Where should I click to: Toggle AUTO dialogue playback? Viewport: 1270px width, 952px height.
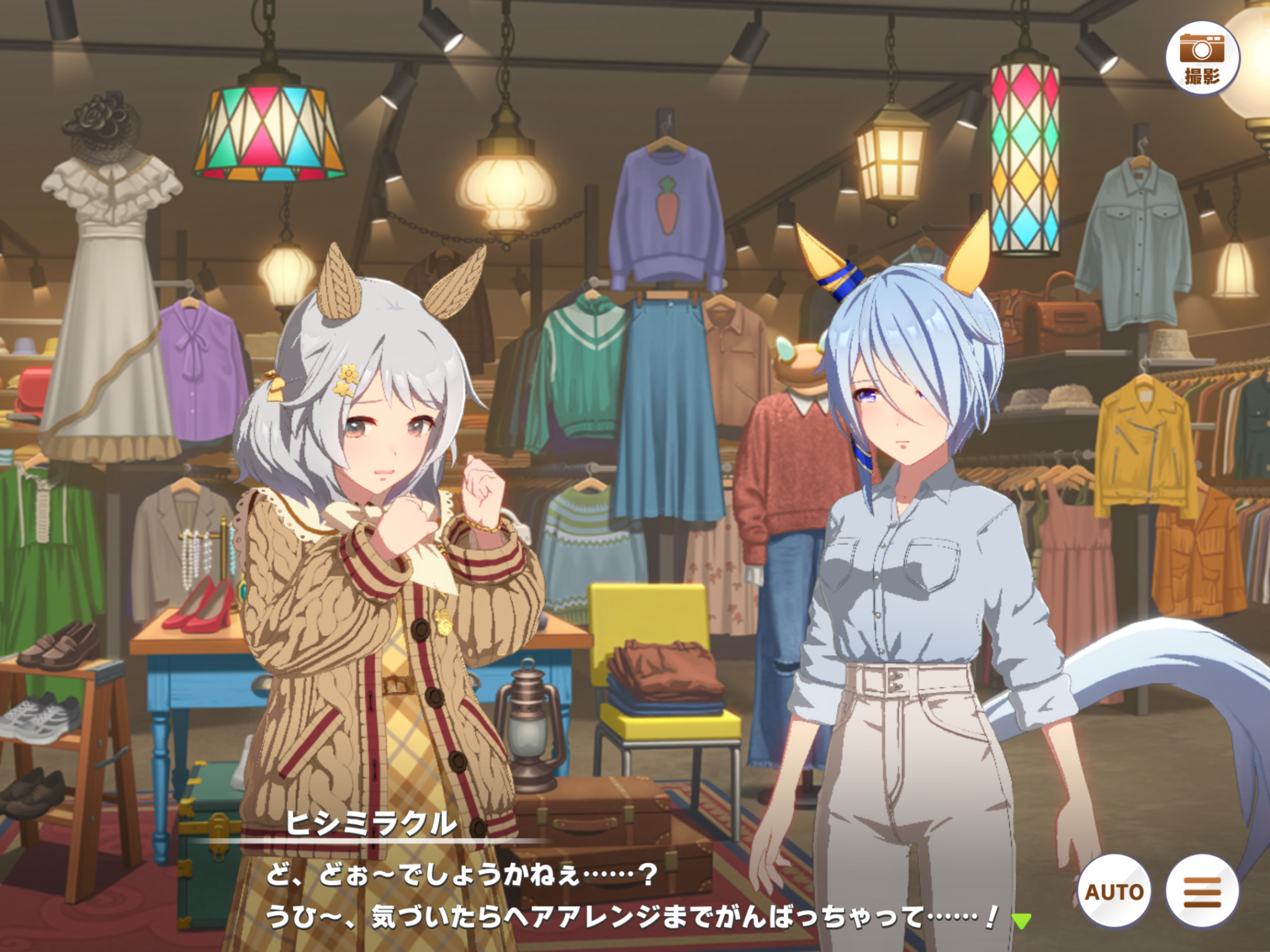1114,891
